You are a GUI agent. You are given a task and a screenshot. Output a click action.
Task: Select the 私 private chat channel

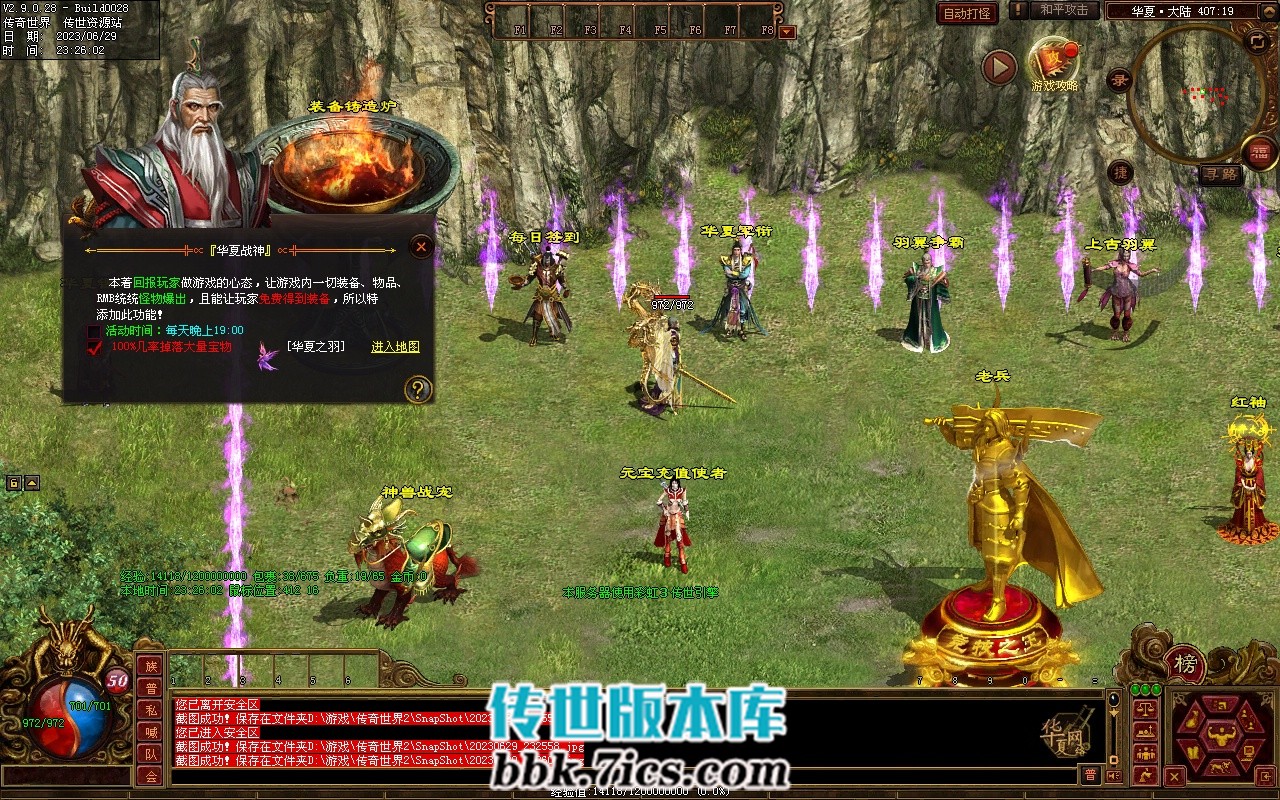click(x=150, y=710)
